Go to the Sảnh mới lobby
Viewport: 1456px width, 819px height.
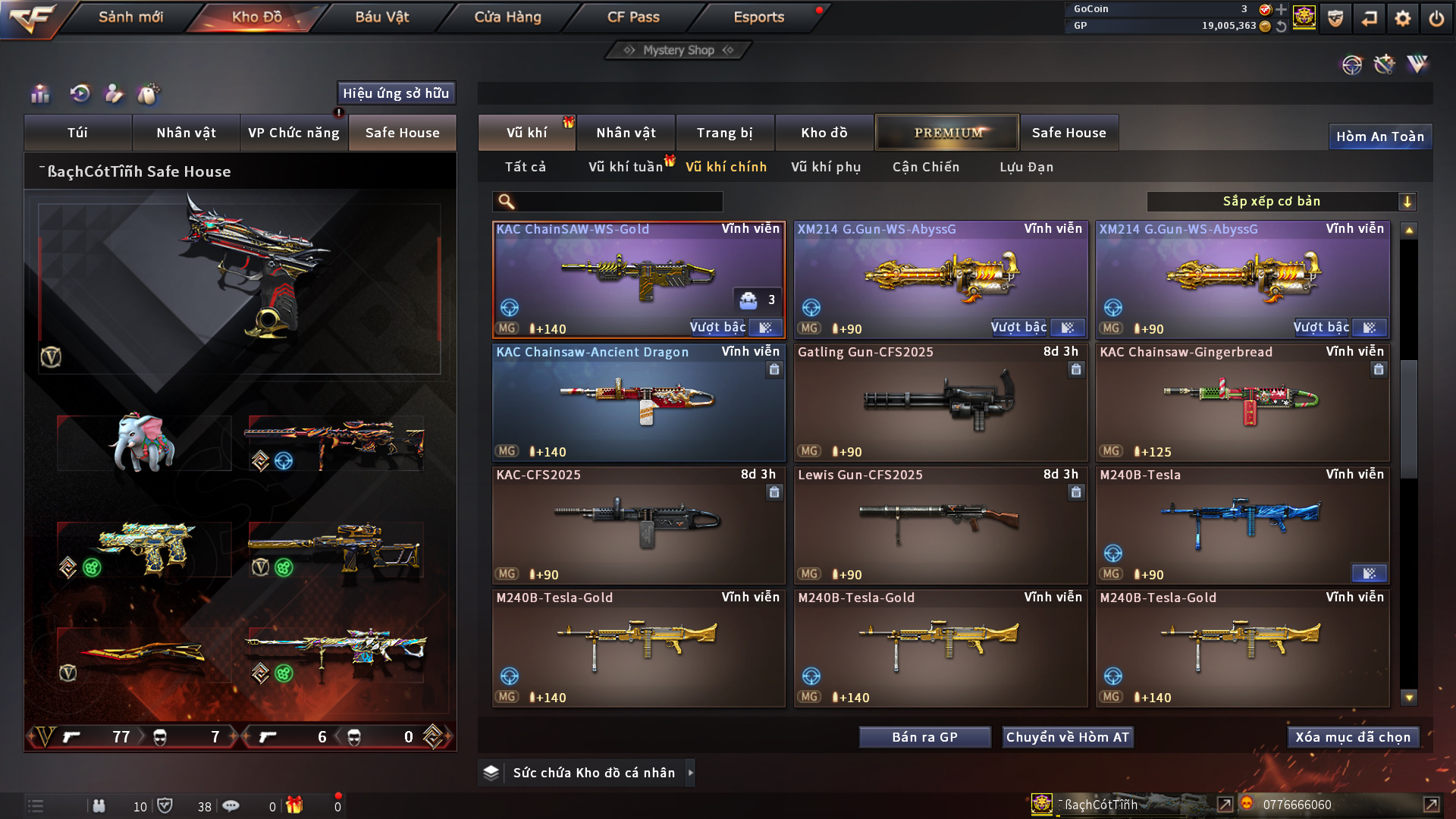[x=130, y=17]
